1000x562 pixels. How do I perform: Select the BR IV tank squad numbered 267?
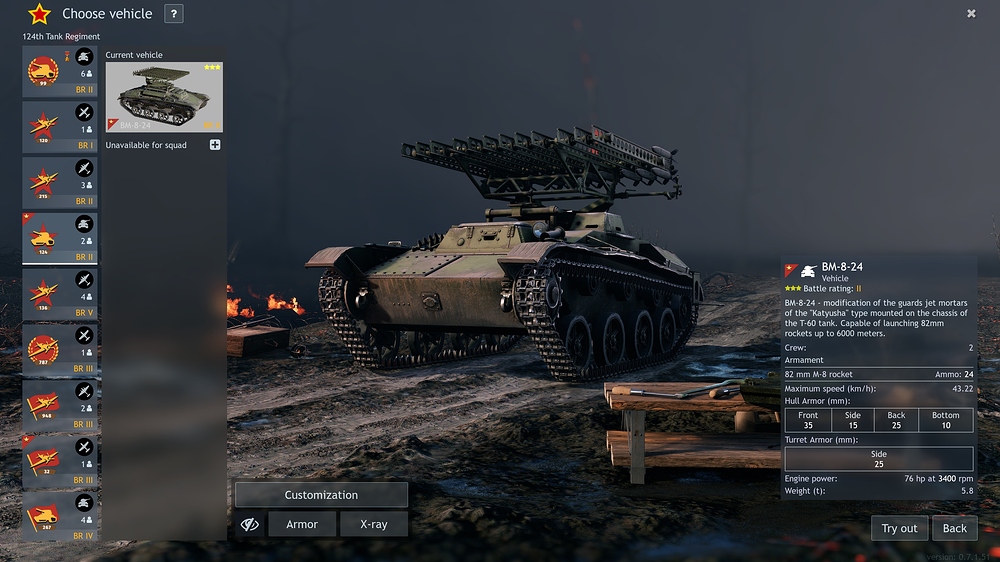60,517
